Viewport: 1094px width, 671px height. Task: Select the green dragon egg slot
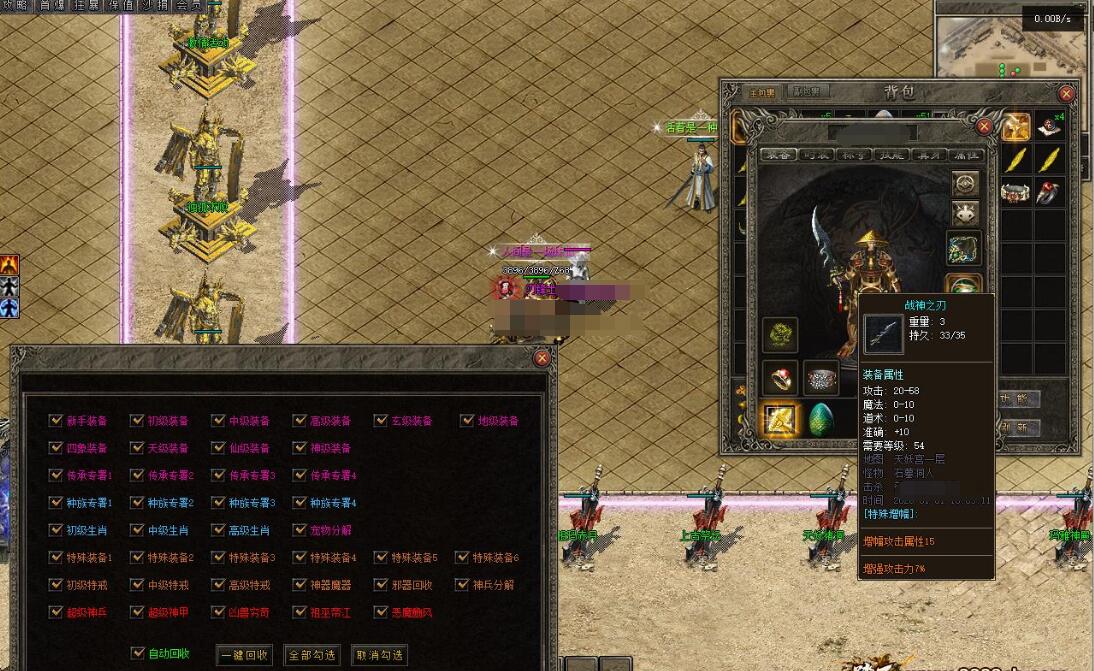point(821,418)
